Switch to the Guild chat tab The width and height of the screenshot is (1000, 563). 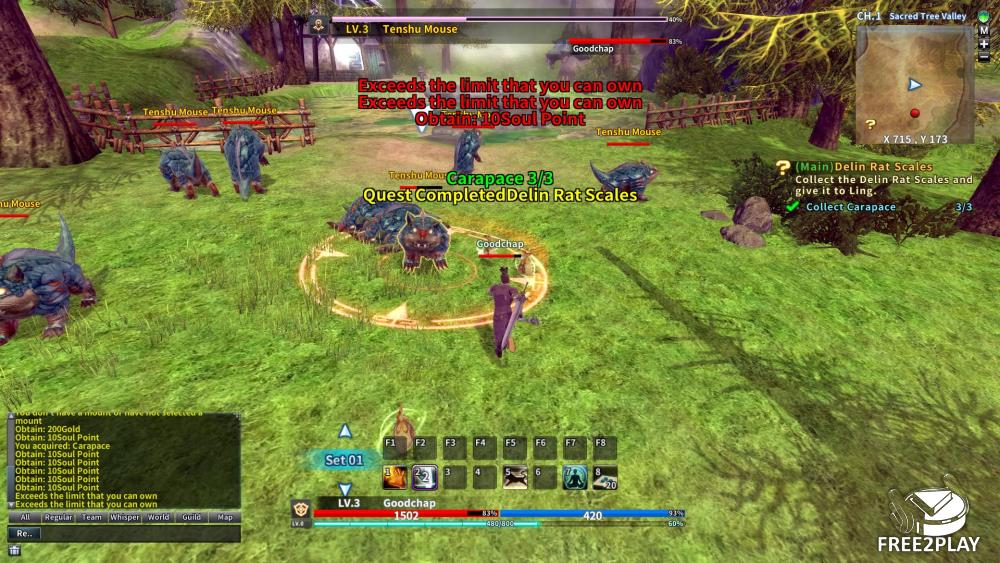click(191, 518)
